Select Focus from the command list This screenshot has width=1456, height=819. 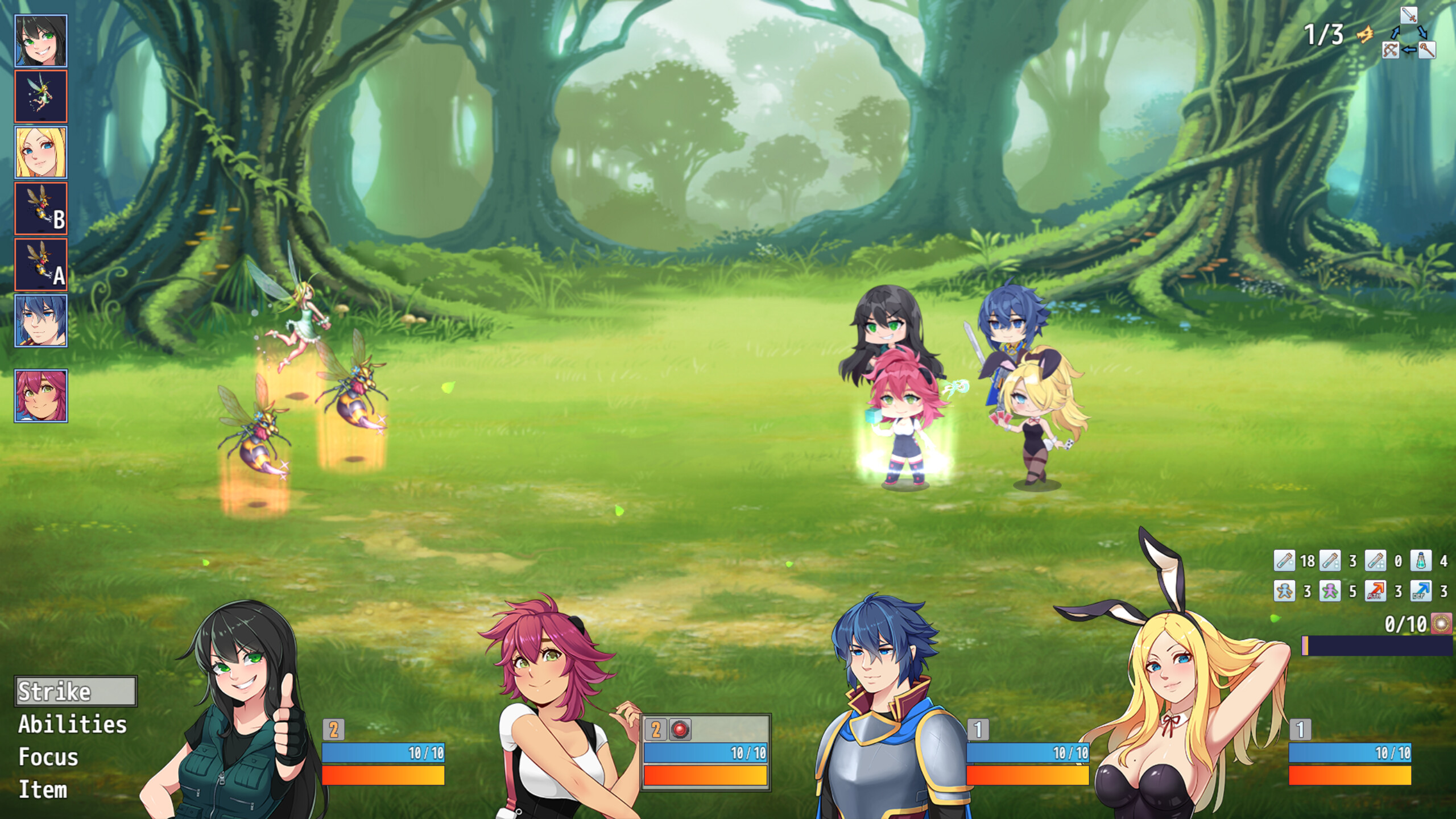coord(48,755)
